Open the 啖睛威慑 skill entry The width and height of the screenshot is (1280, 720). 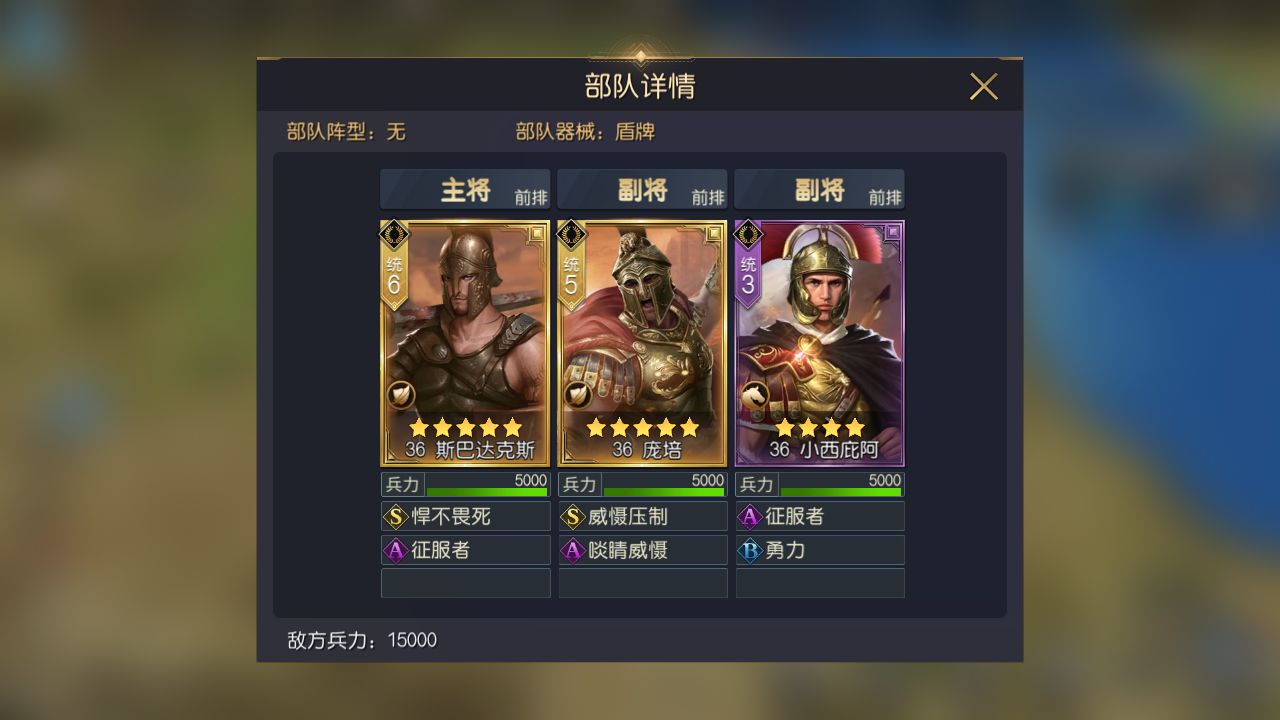click(643, 549)
